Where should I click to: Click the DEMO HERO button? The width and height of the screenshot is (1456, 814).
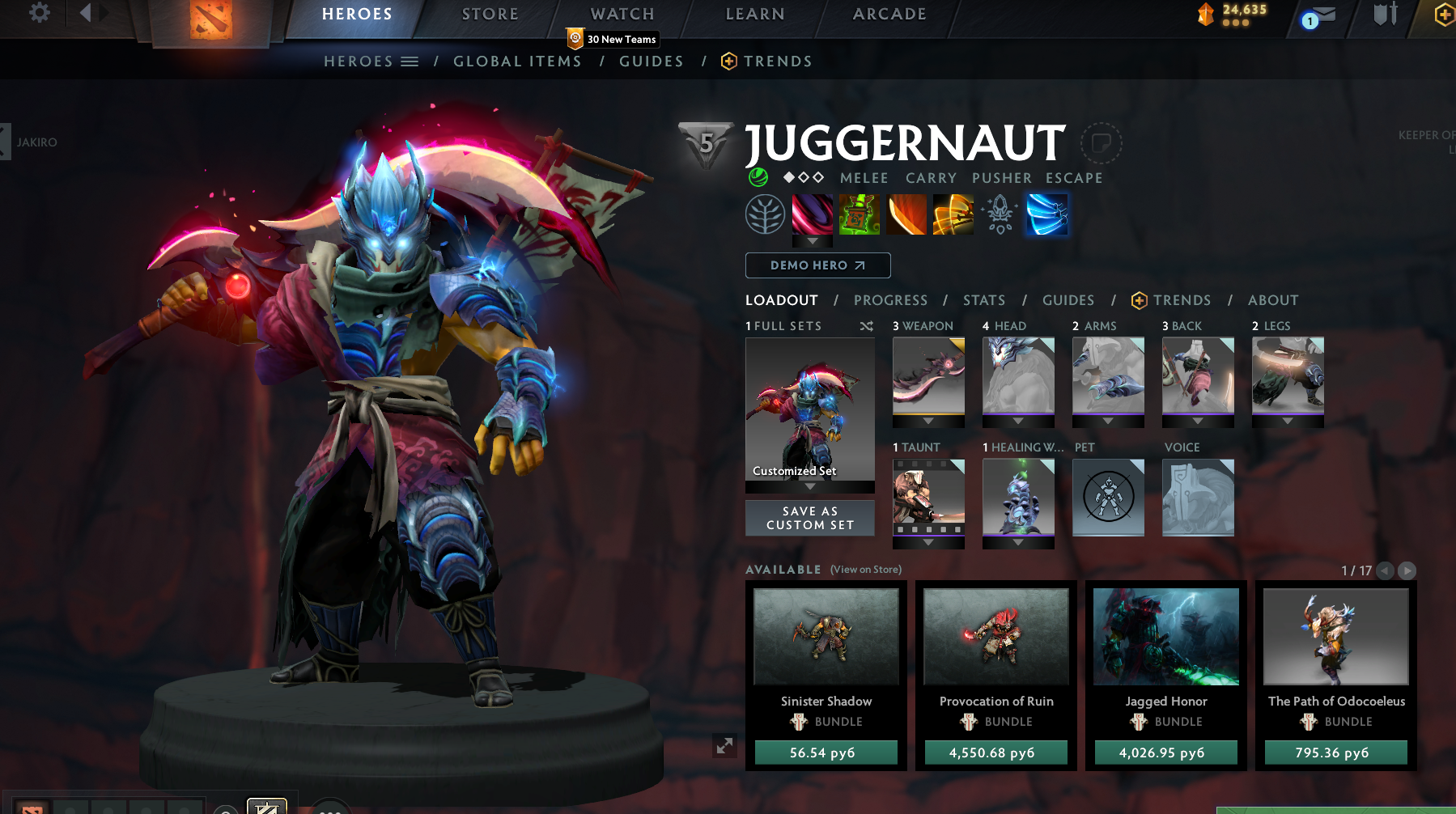817,265
